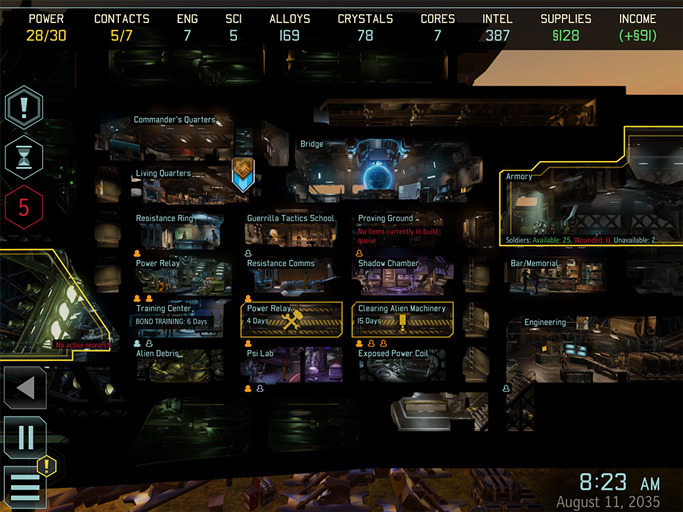This screenshot has width=683, height=512.
Task: Click the left arrow back button
Action: 24,388
